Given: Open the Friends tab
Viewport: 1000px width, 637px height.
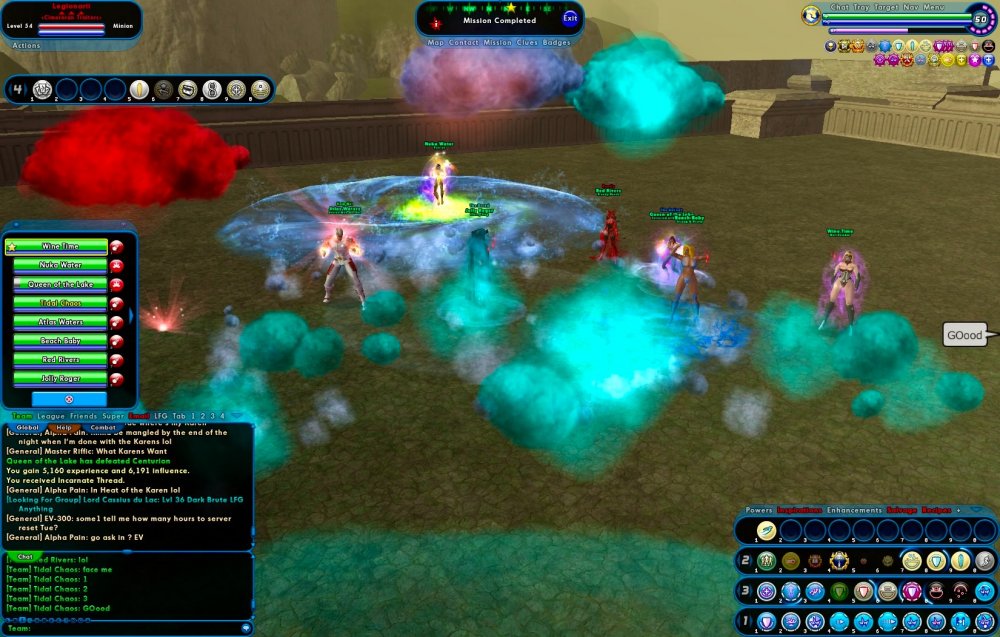Looking at the screenshot, I should click(84, 416).
